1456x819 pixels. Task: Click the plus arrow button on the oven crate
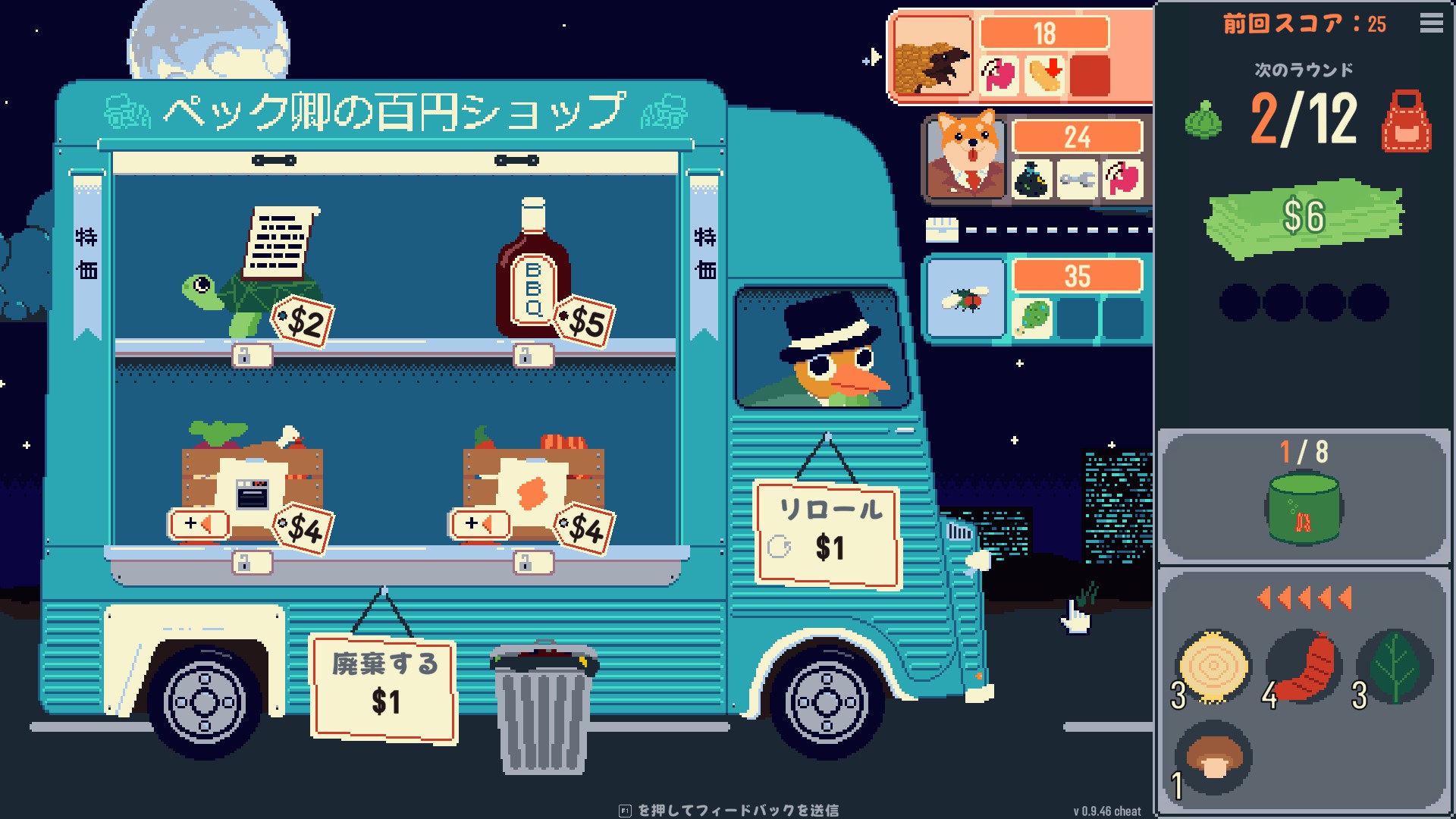coord(199,522)
